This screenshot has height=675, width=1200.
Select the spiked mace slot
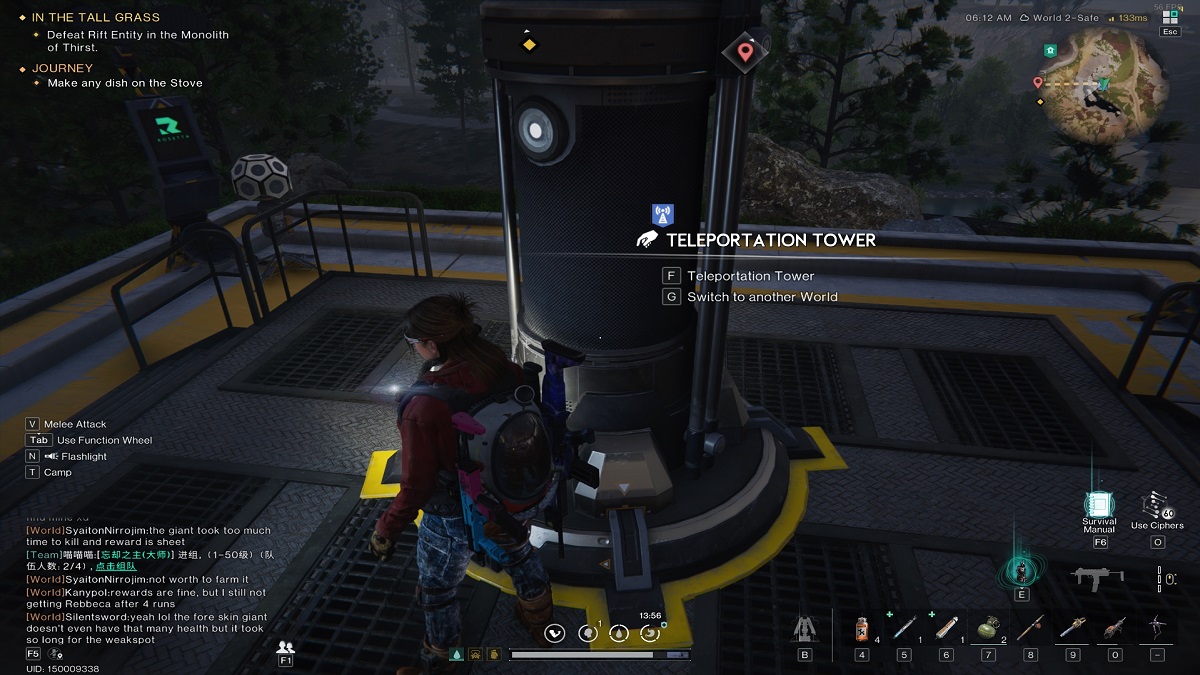pyautogui.click(x=1072, y=629)
